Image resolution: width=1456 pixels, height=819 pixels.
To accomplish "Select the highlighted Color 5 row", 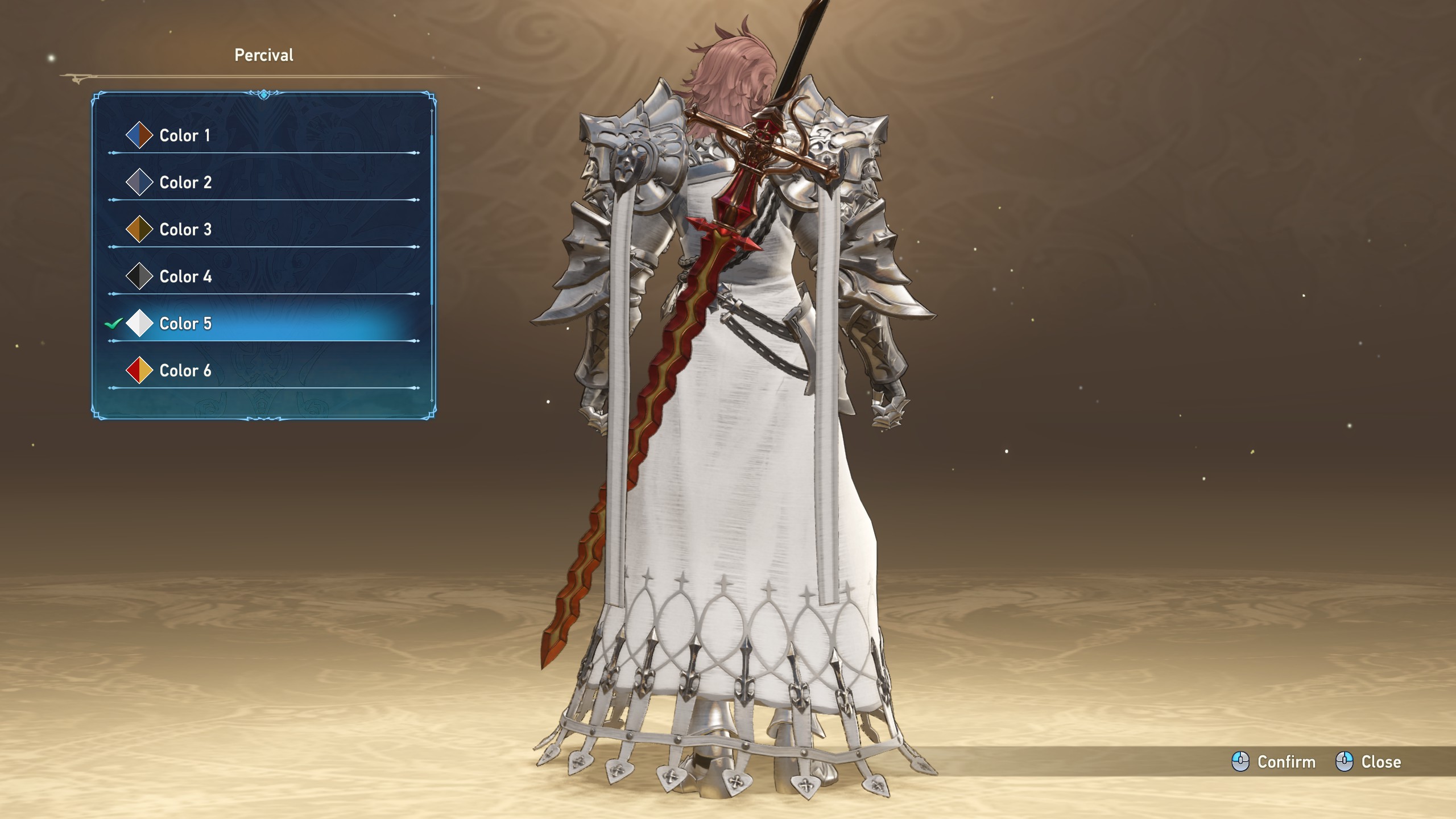I will tap(185, 324).
